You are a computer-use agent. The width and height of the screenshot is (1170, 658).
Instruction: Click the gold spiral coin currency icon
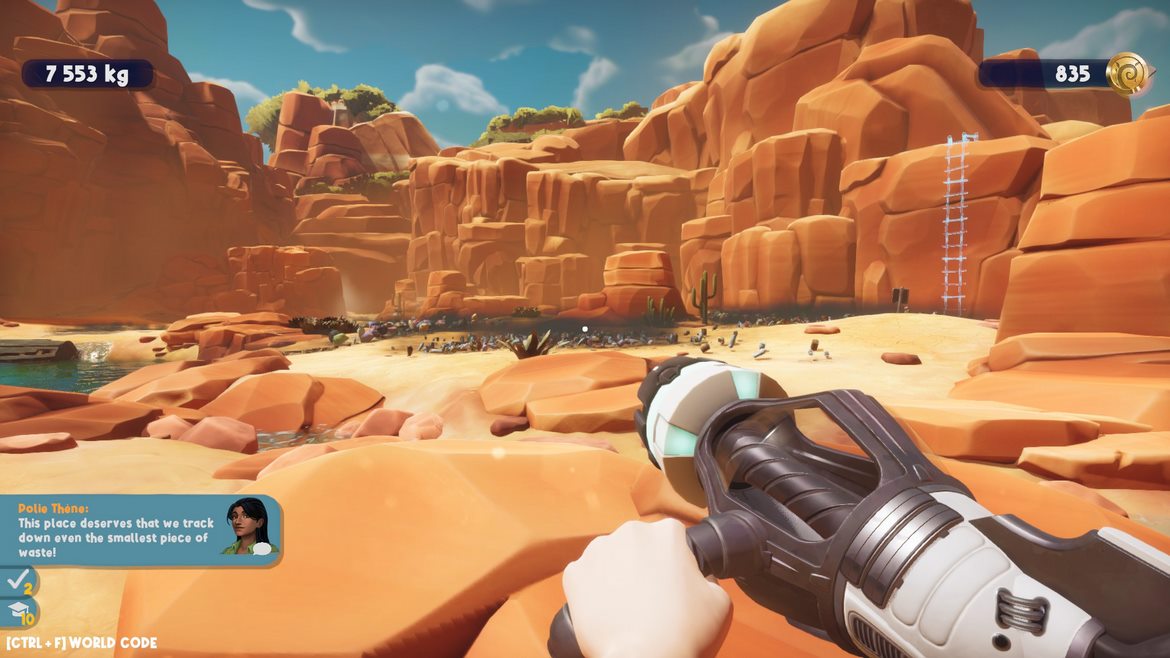[1129, 74]
